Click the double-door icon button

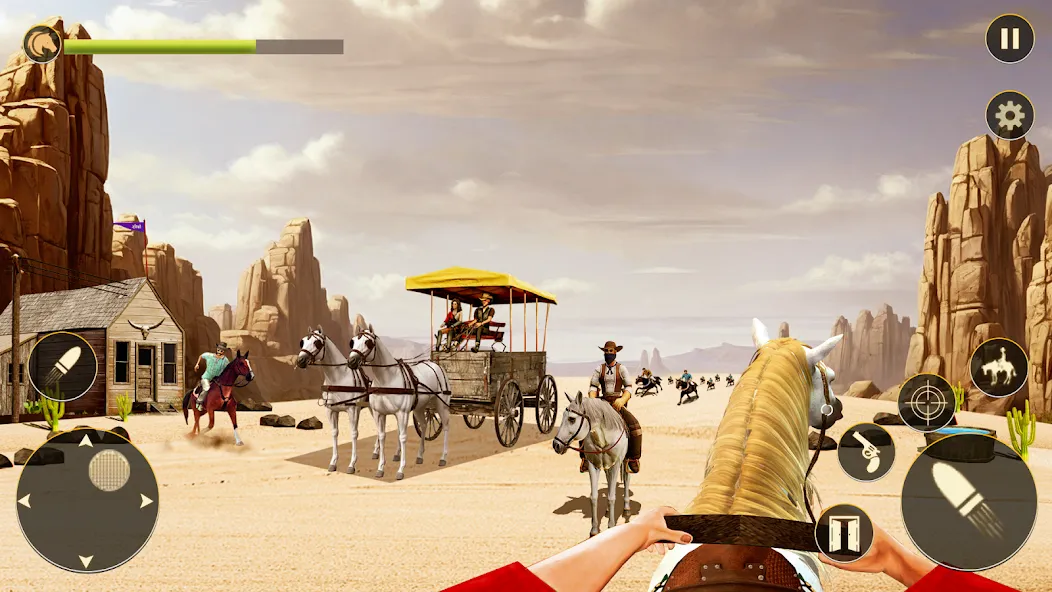[844, 533]
